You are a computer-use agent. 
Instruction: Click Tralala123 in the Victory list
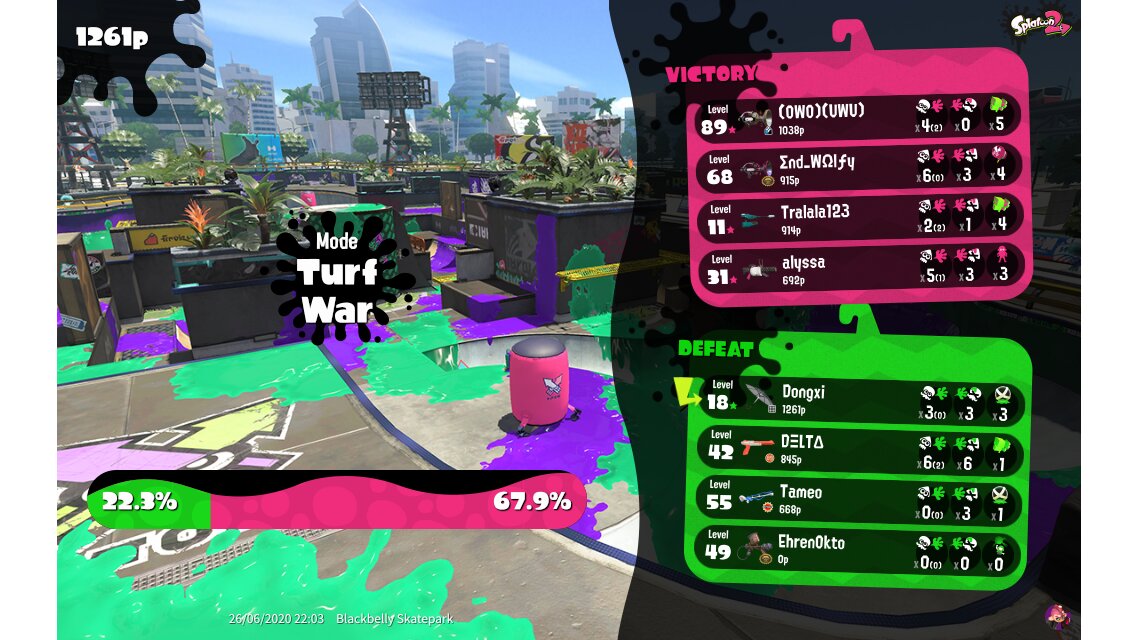tap(858, 218)
